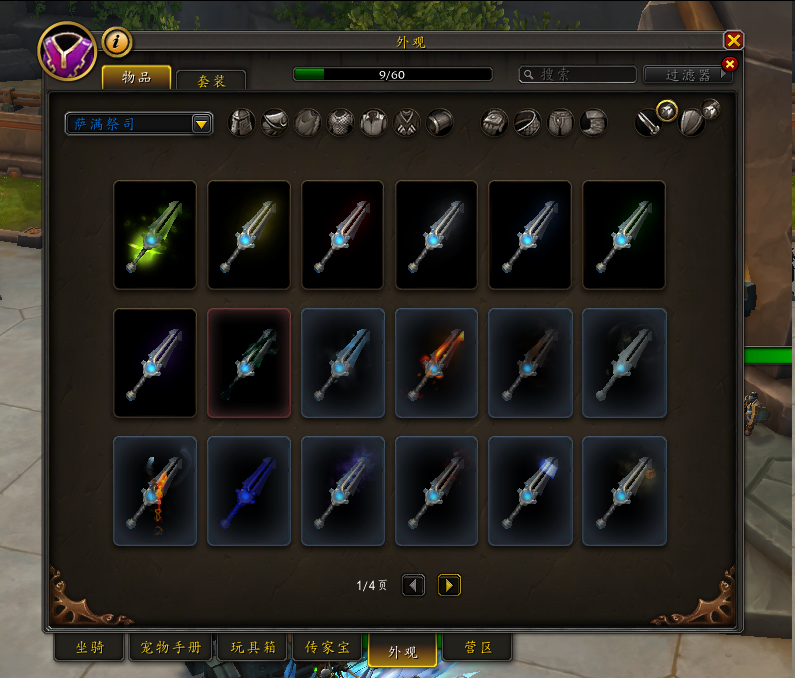Select the glowing green sword appearance
The width and height of the screenshot is (795, 678).
154,229
